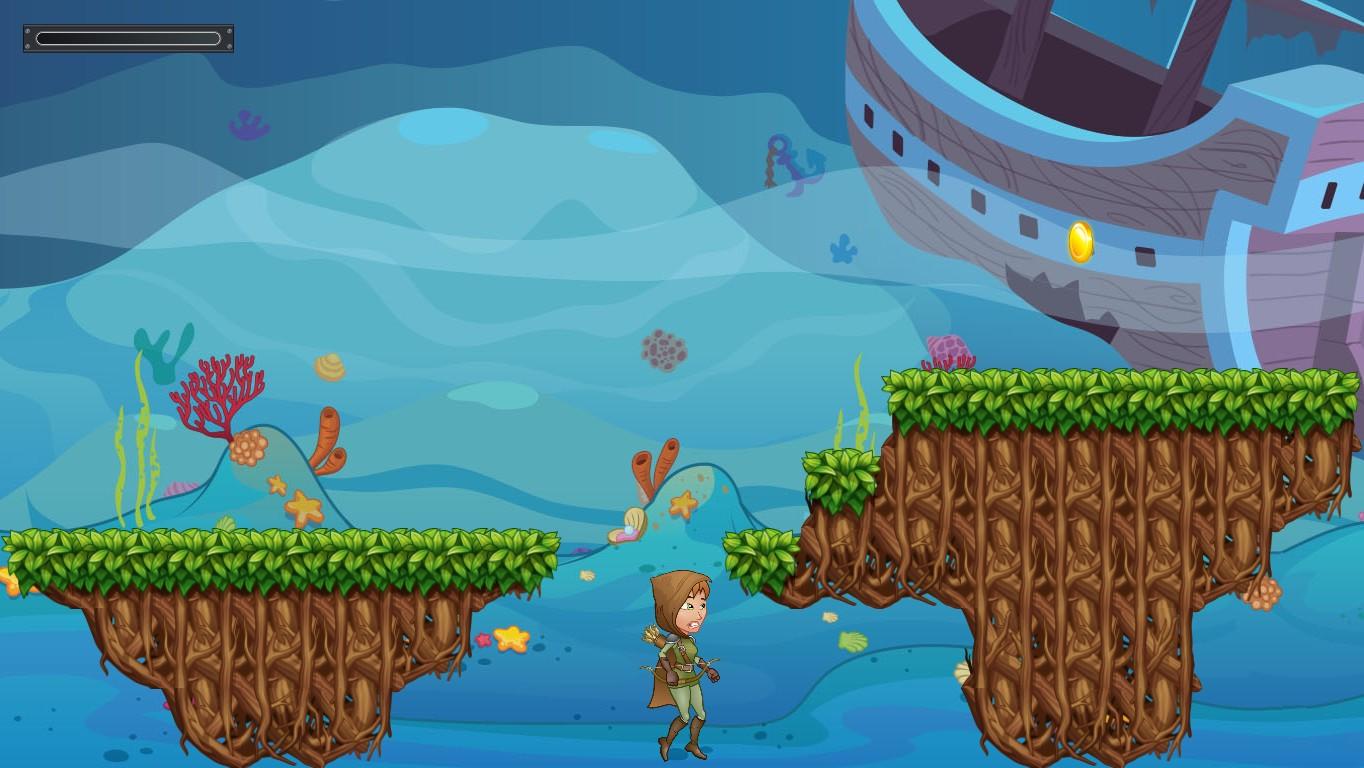Screen dimensions: 1364x768
Task: Click the right grassy platform
Action: (x=1080, y=390)
